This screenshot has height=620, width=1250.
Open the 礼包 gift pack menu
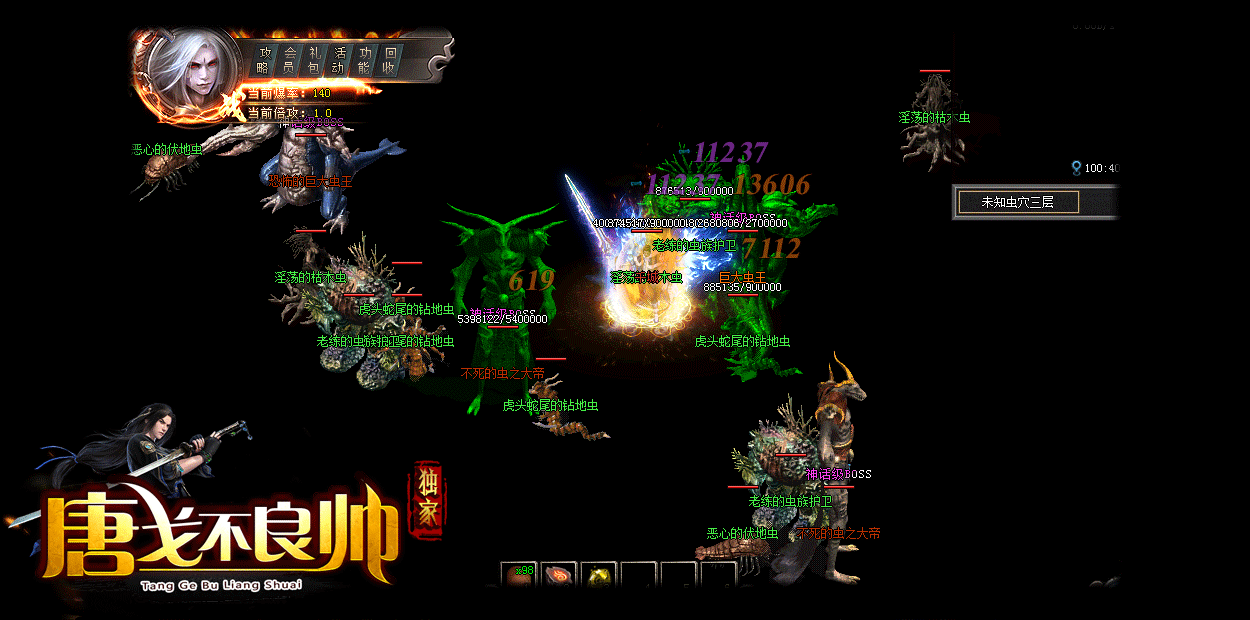314,60
